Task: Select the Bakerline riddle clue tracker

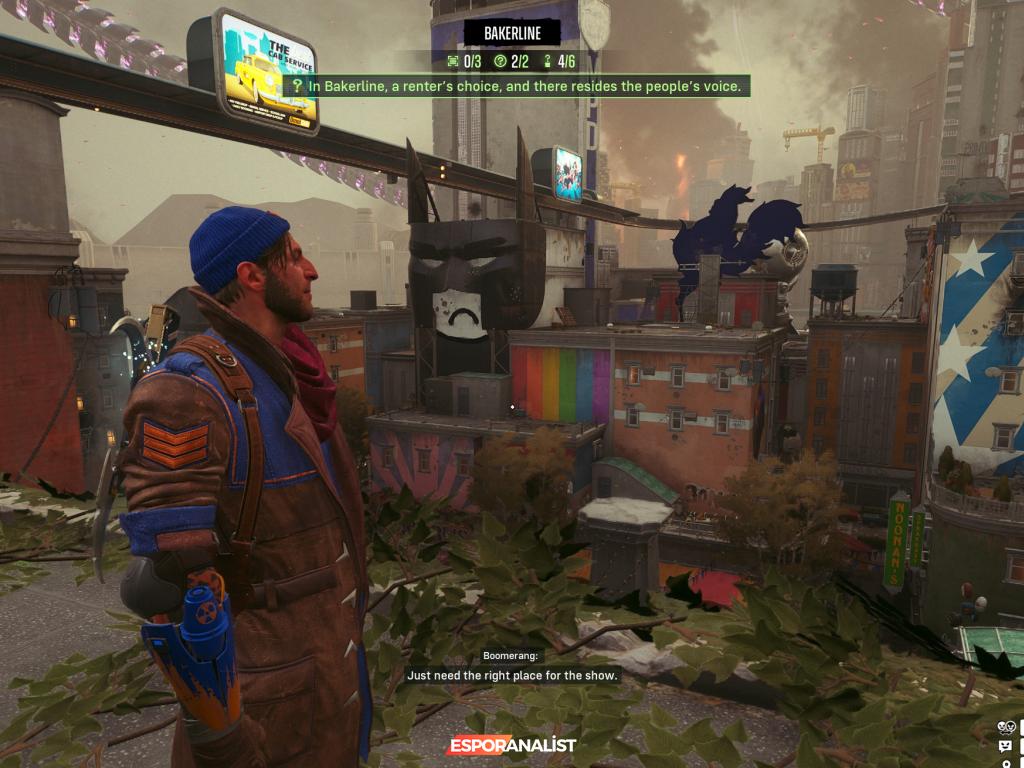Action: (517, 87)
